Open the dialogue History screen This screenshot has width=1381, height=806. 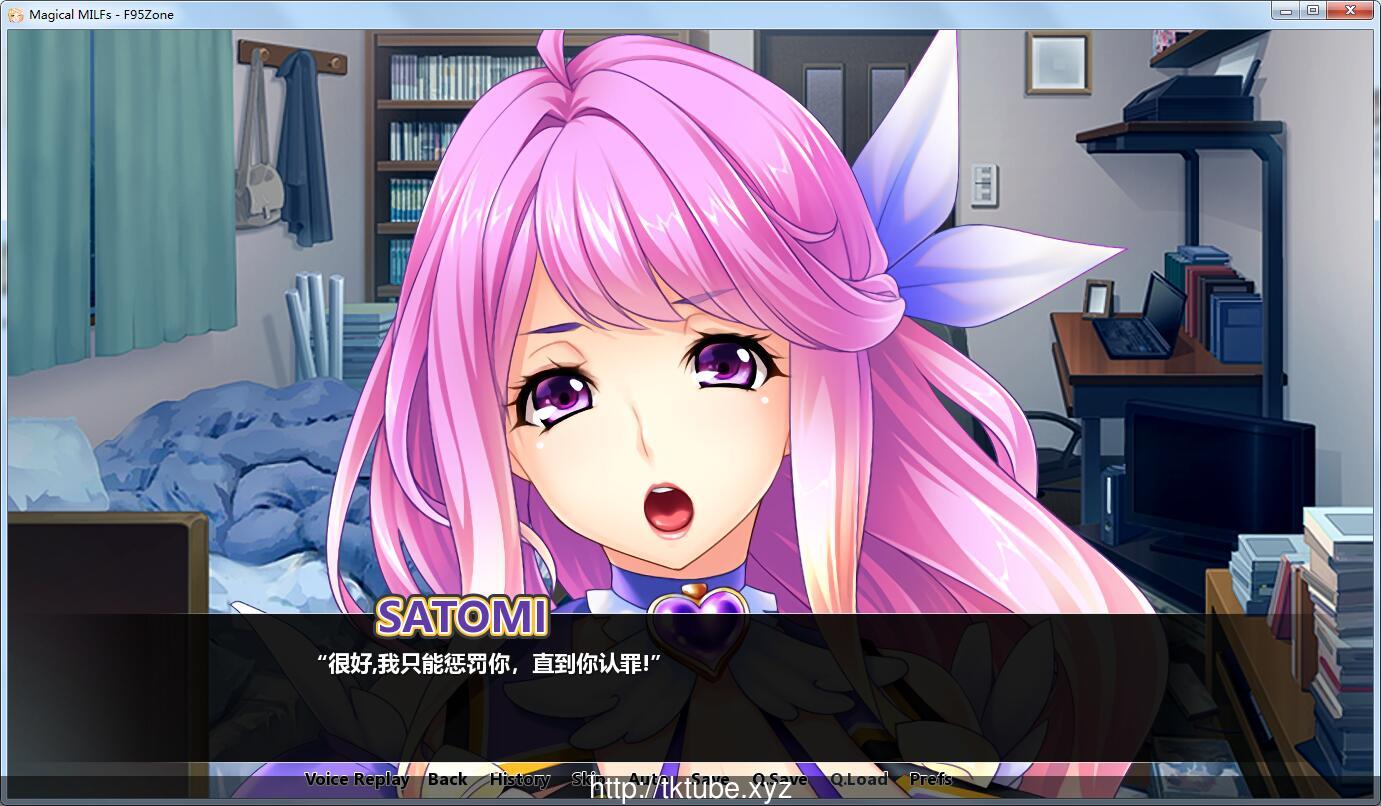pos(519,779)
